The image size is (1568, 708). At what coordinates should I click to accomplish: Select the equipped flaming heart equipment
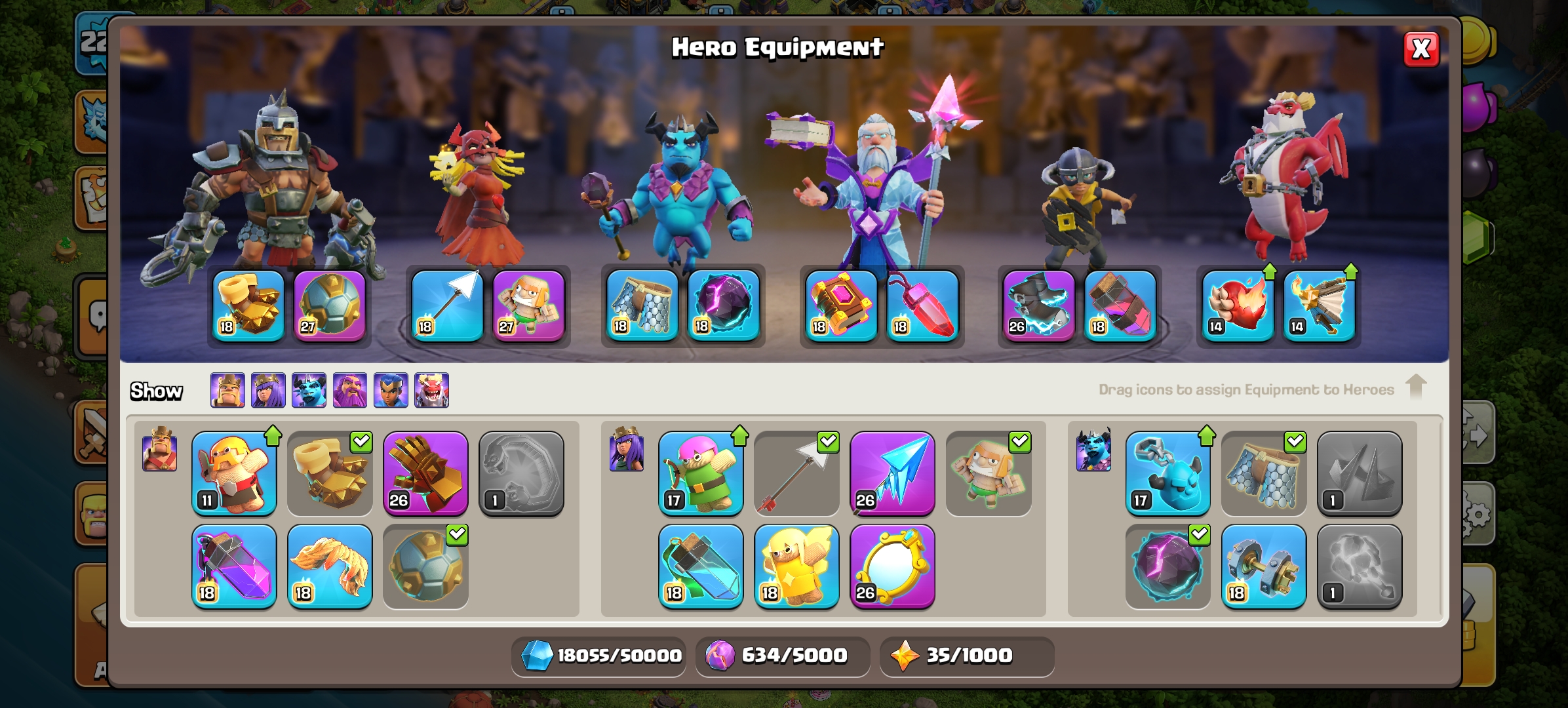[x=1238, y=305]
